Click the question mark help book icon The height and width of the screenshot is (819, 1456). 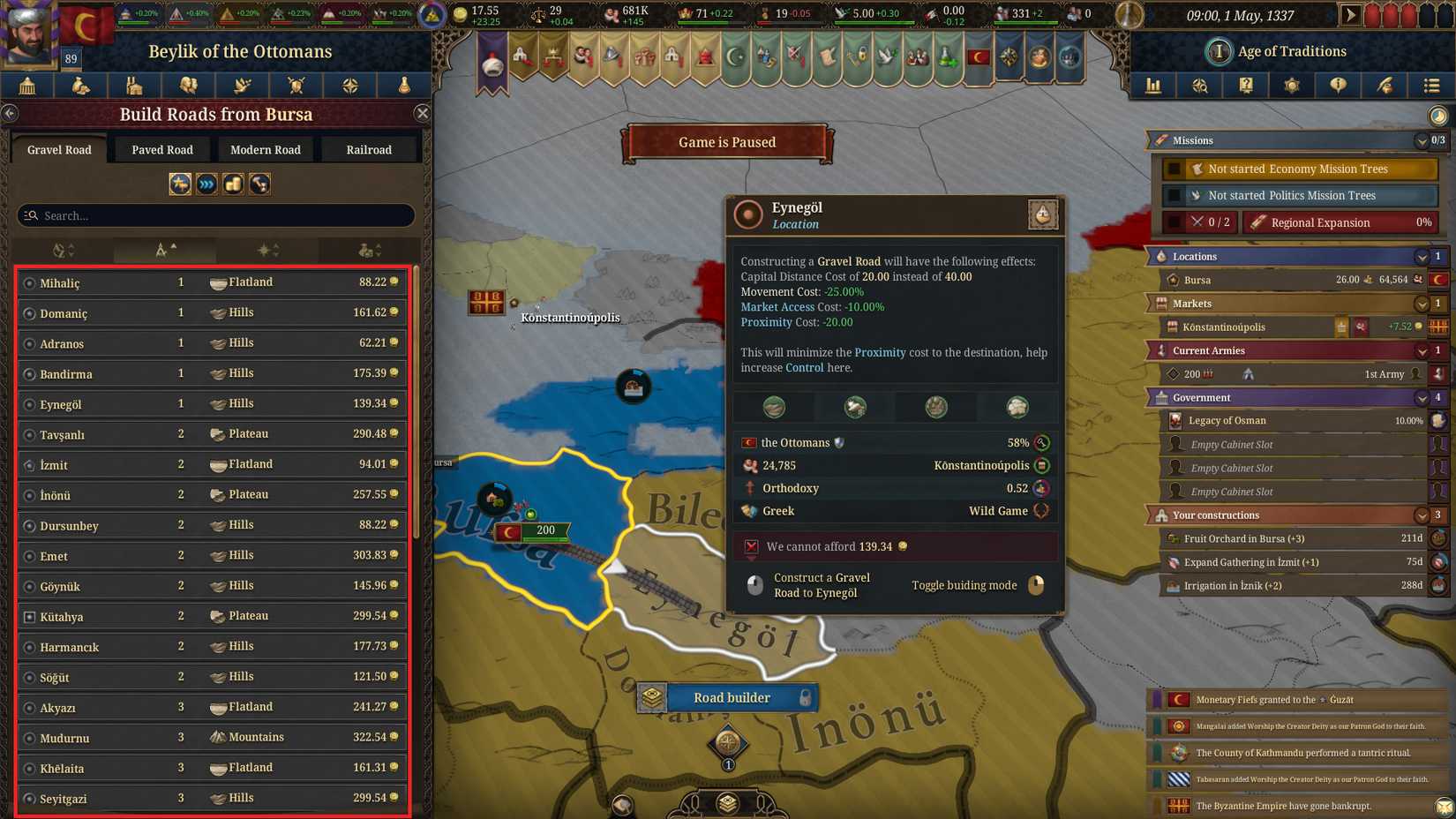1247,86
